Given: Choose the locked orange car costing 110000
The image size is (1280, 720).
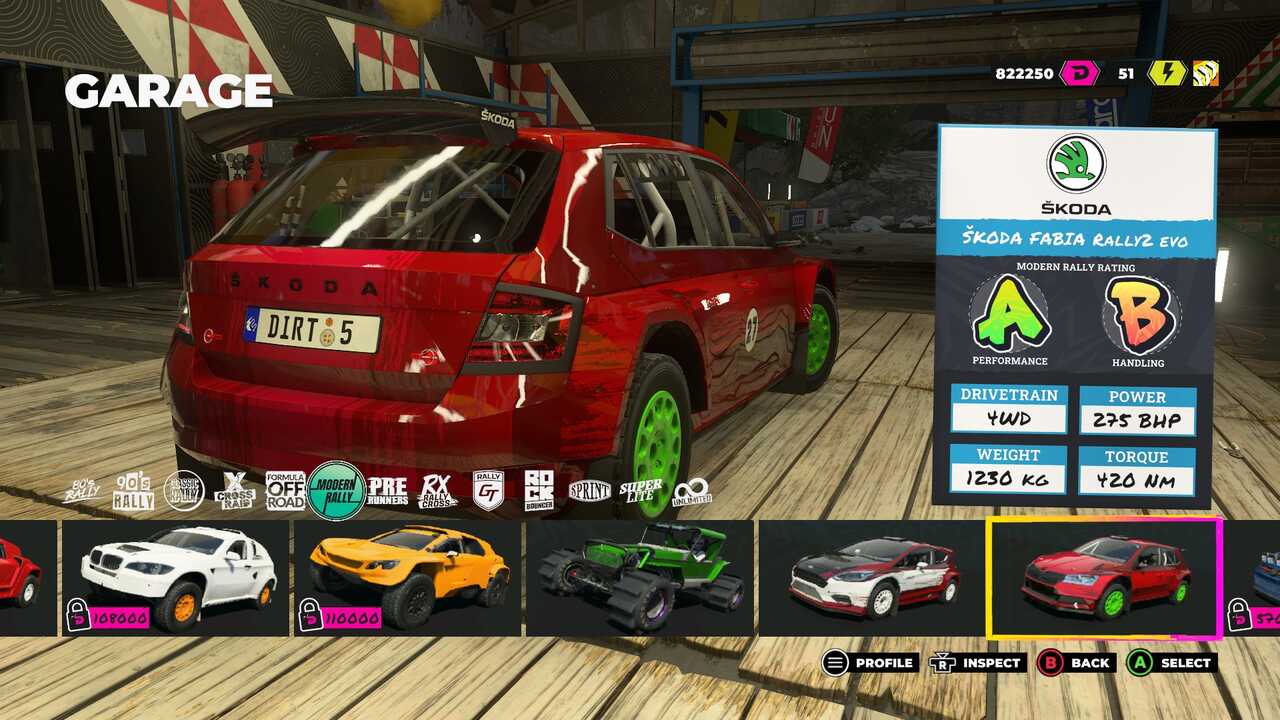Looking at the screenshot, I should (x=407, y=577).
